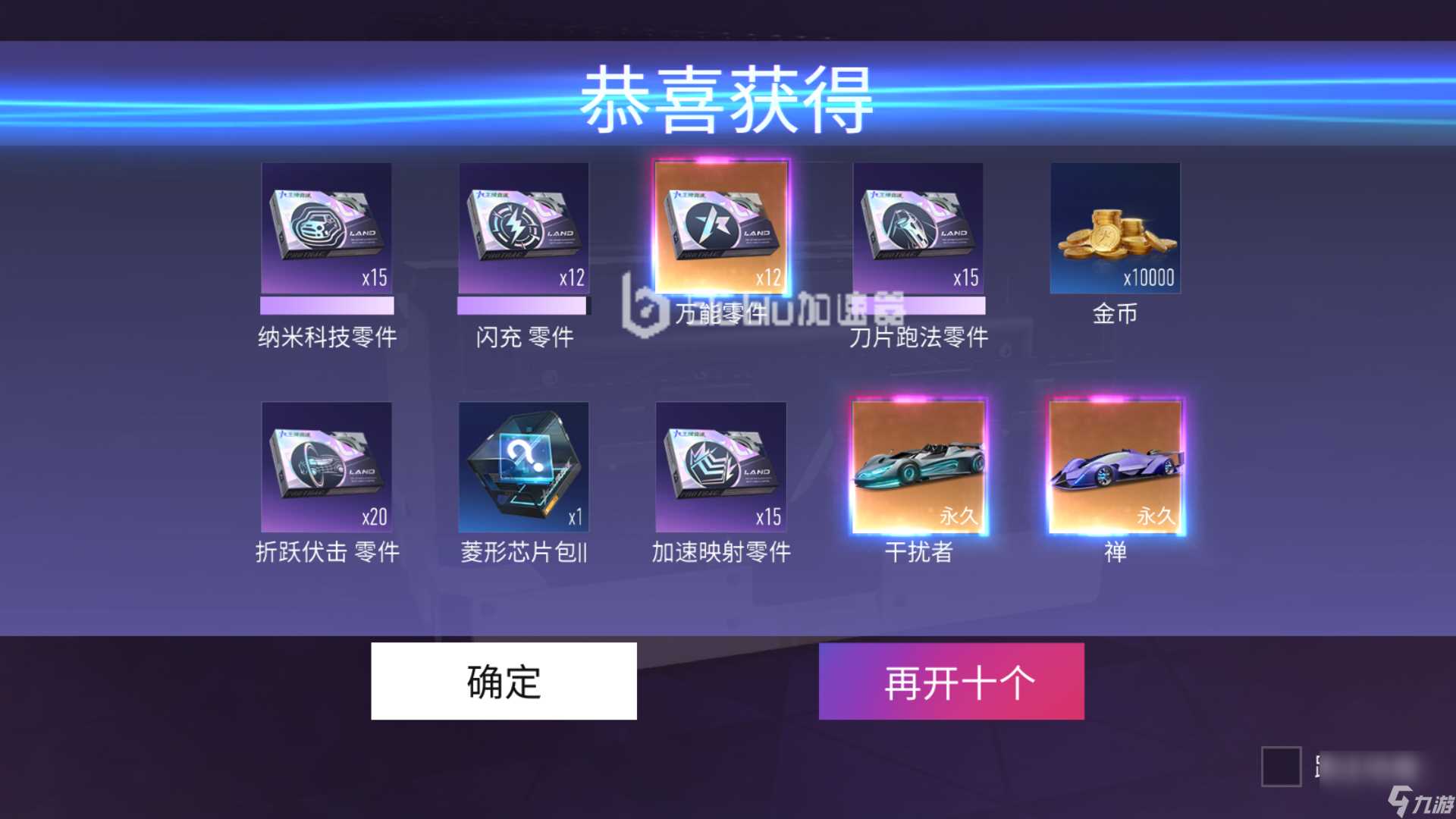Click the 恭喜获得 title banner

pos(728,100)
